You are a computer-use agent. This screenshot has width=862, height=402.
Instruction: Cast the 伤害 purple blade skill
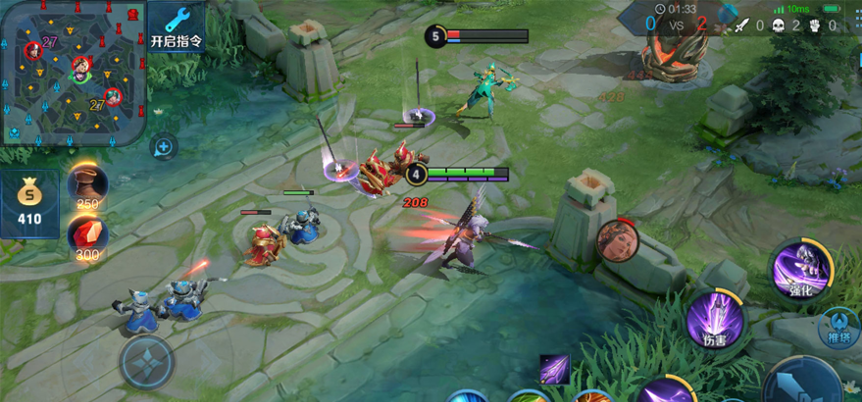(x=715, y=321)
